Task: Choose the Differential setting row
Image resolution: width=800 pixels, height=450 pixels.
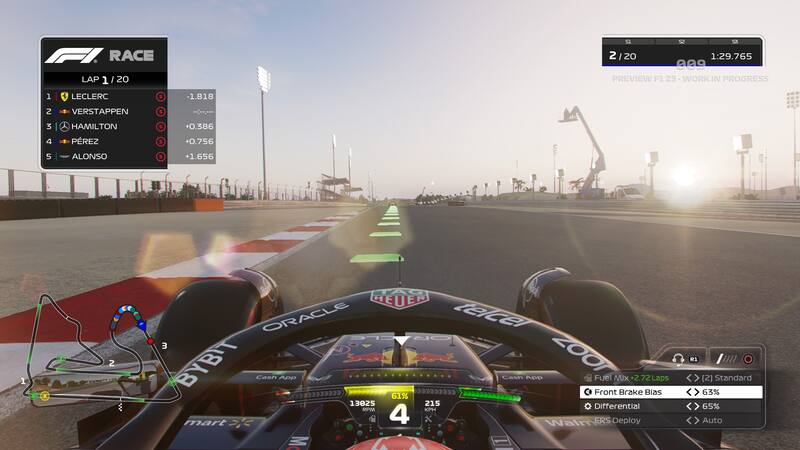Action: point(670,406)
